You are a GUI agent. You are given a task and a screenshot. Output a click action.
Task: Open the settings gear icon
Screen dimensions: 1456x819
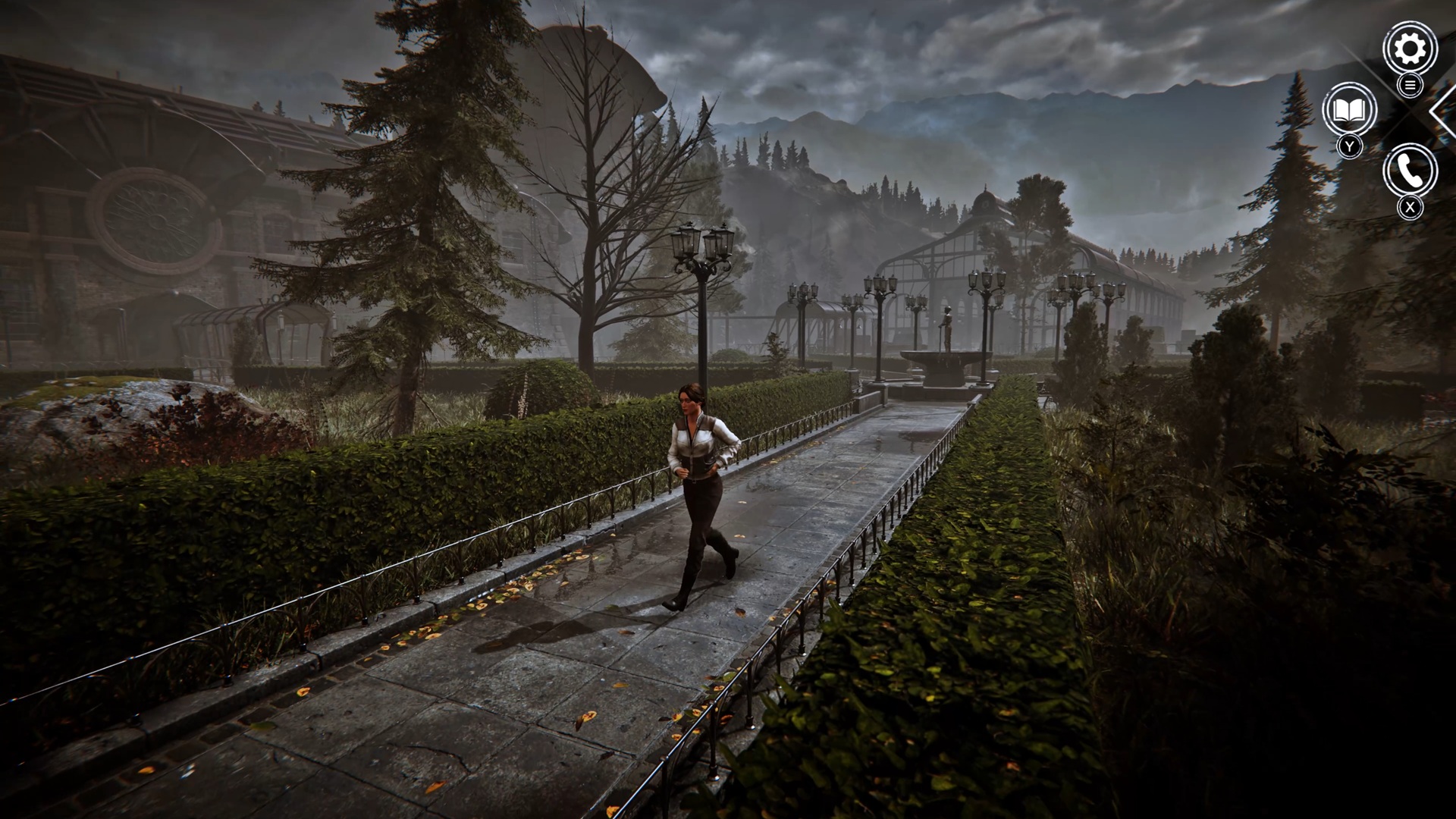coord(1410,49)
